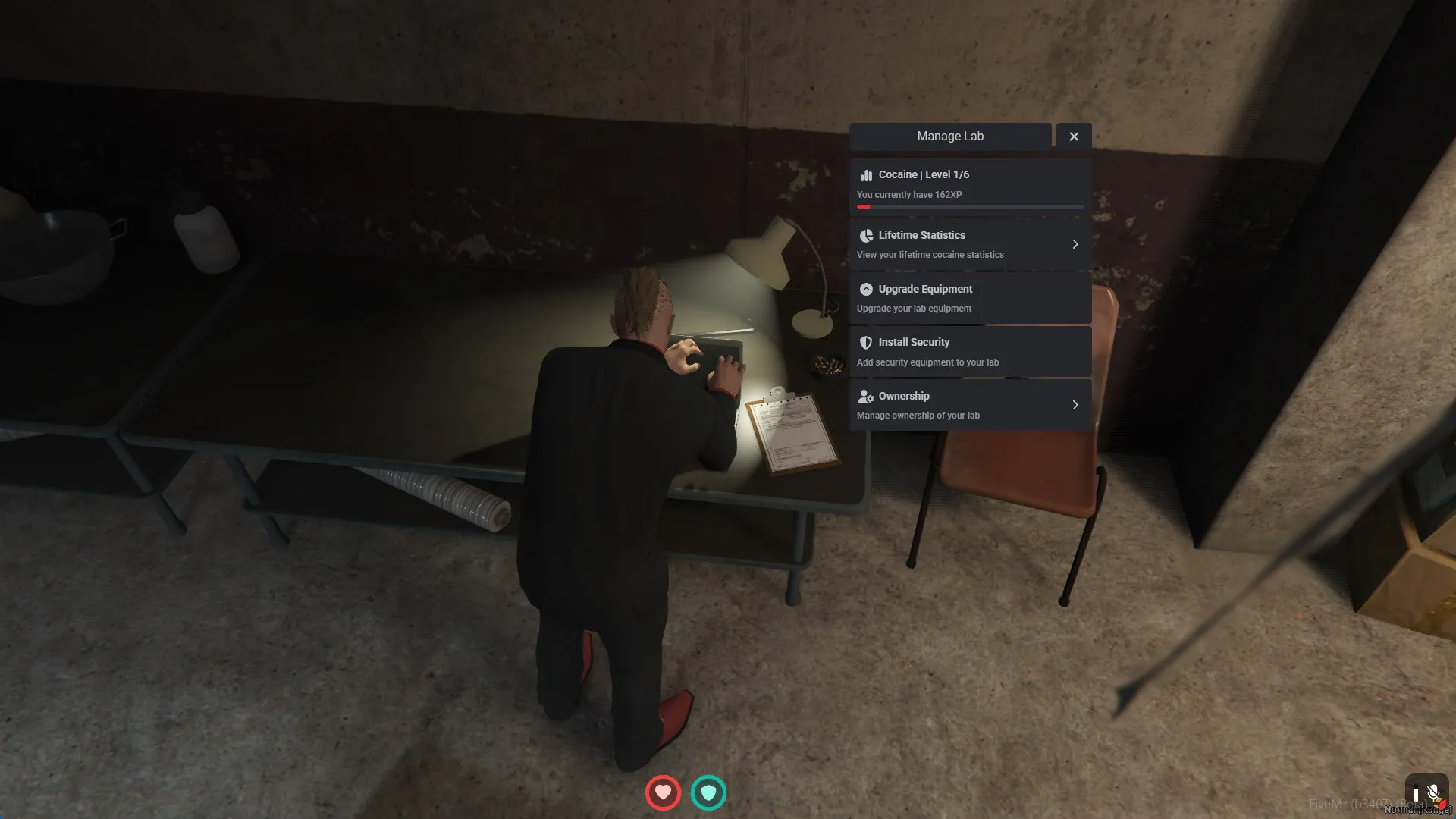Click the muted microphone voice indicator
Viewport: 1456px width, 819px height.
[x=1432, y=793]
